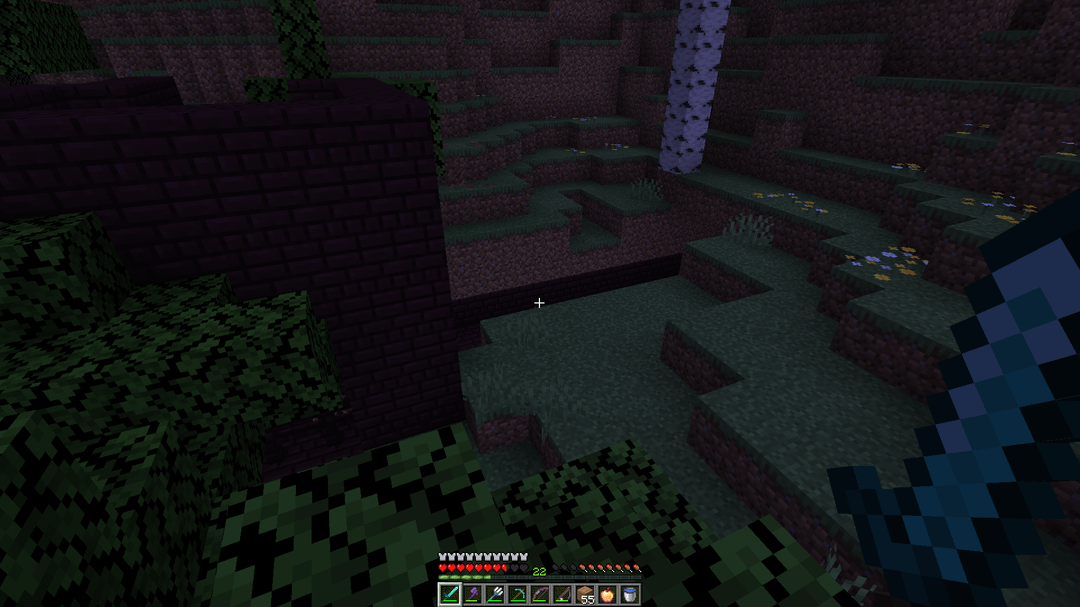Switch to the diamond pickaxe slot
Viewport: 1080px width, 607px height.
517,595
